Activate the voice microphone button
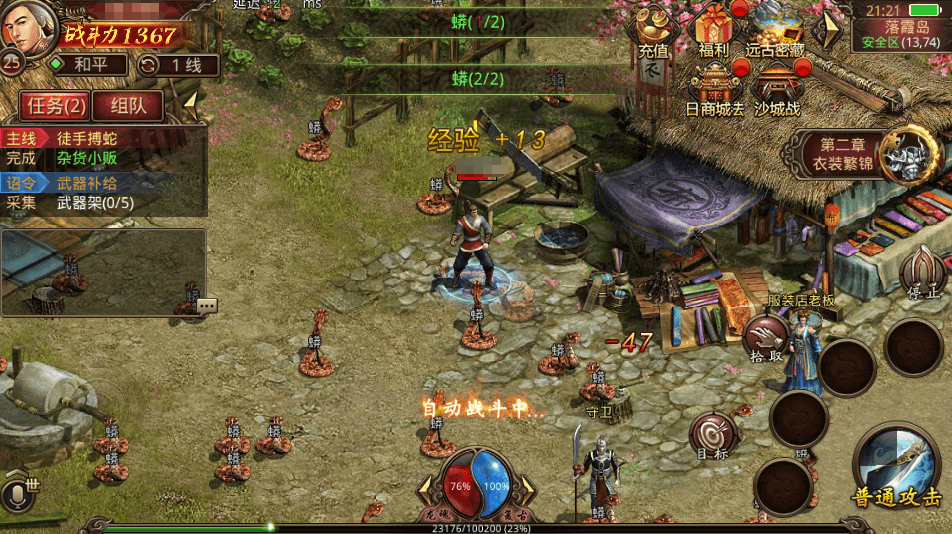This screenshot has width=952, height=534. click(15, 494)
